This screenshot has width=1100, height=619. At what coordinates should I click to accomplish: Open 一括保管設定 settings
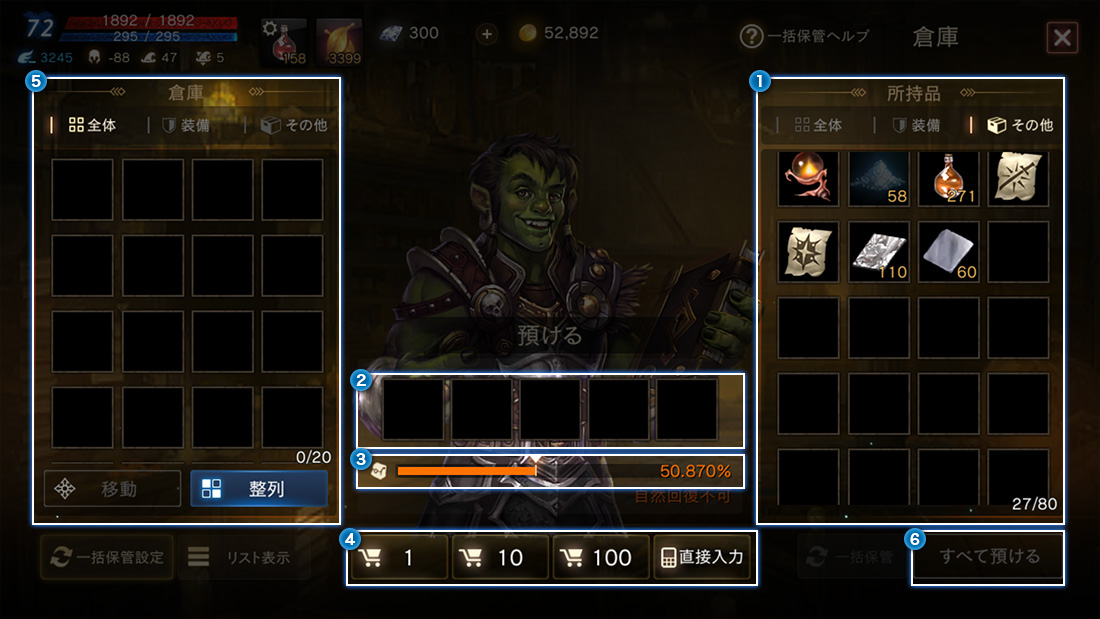107,557
